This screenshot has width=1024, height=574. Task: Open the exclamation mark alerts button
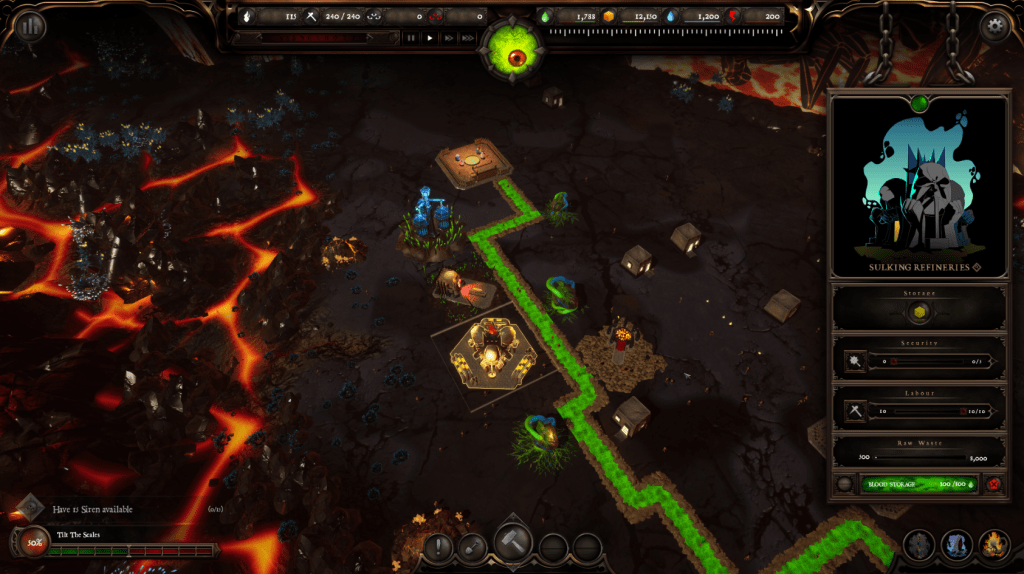point(439,547)
